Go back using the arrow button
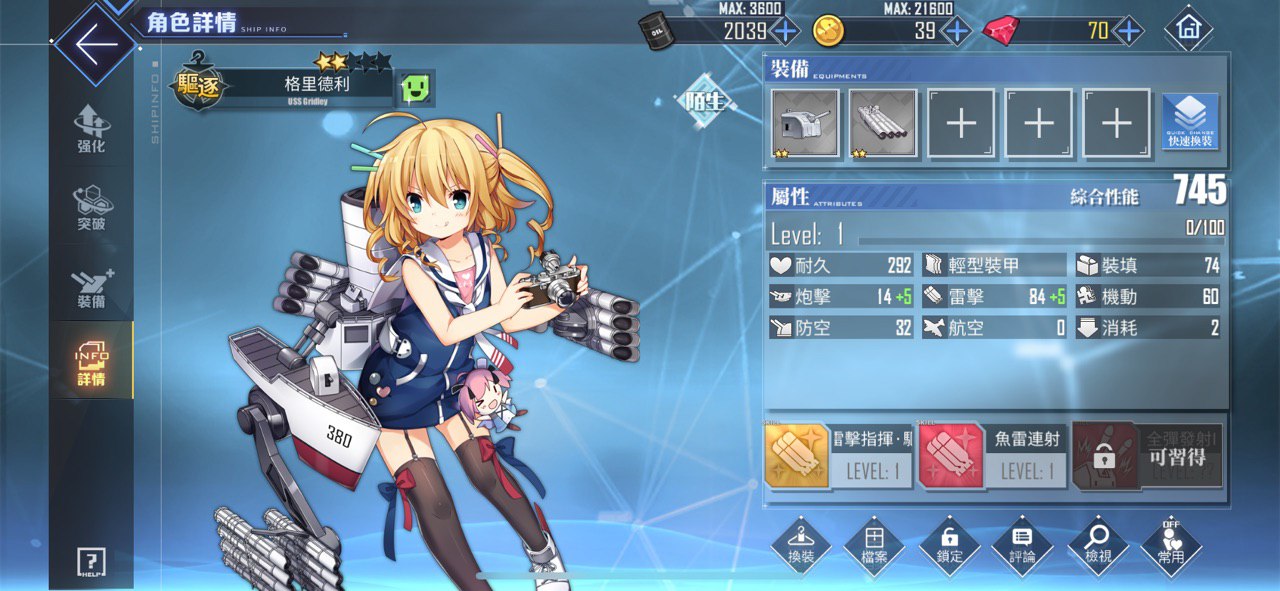Image resolution: width=1280 pixels, height=591 pixels. tap(94, 46)
